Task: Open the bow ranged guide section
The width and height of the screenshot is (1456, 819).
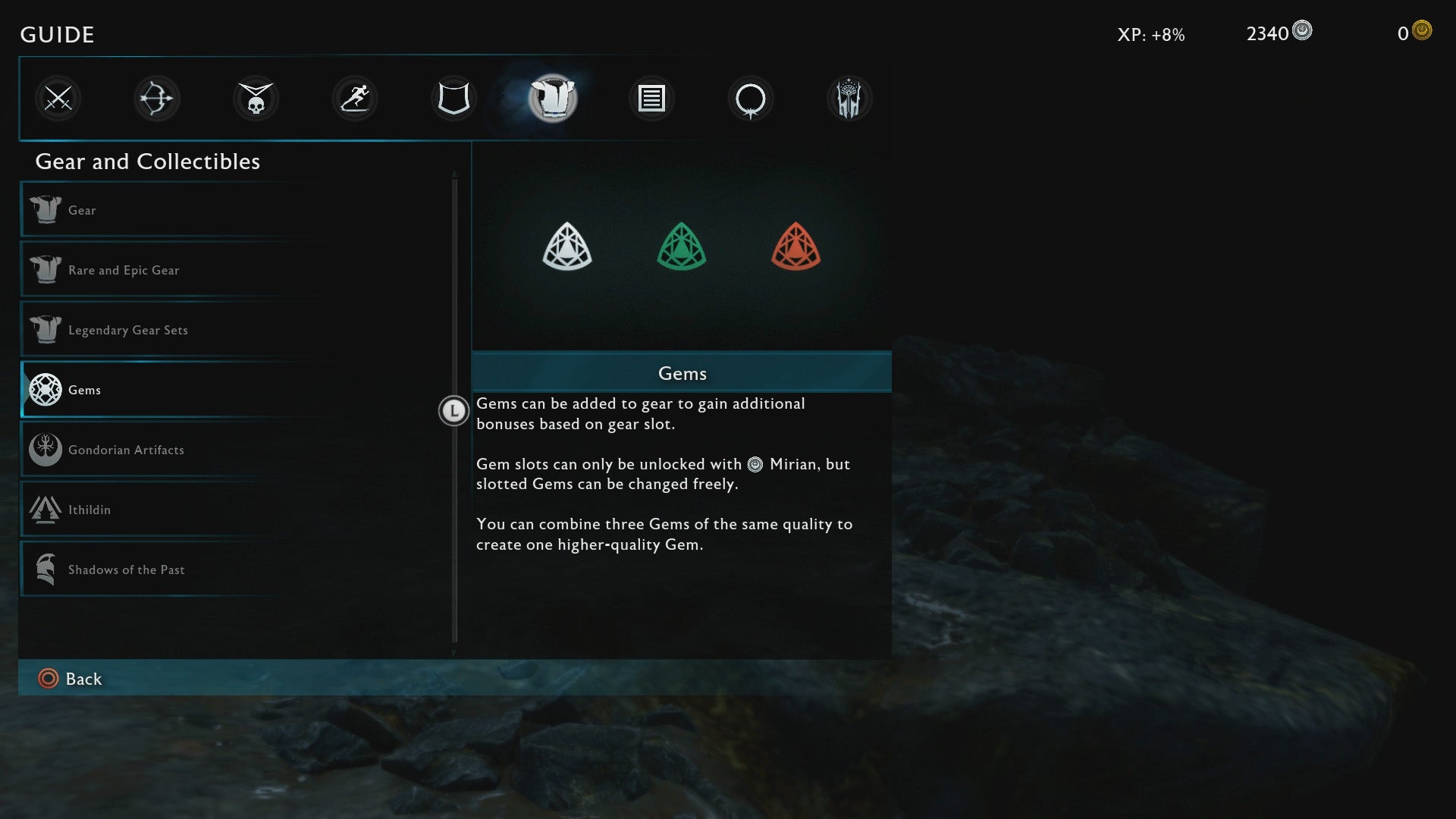Action: pyautogui.click(x=156, y=98)
